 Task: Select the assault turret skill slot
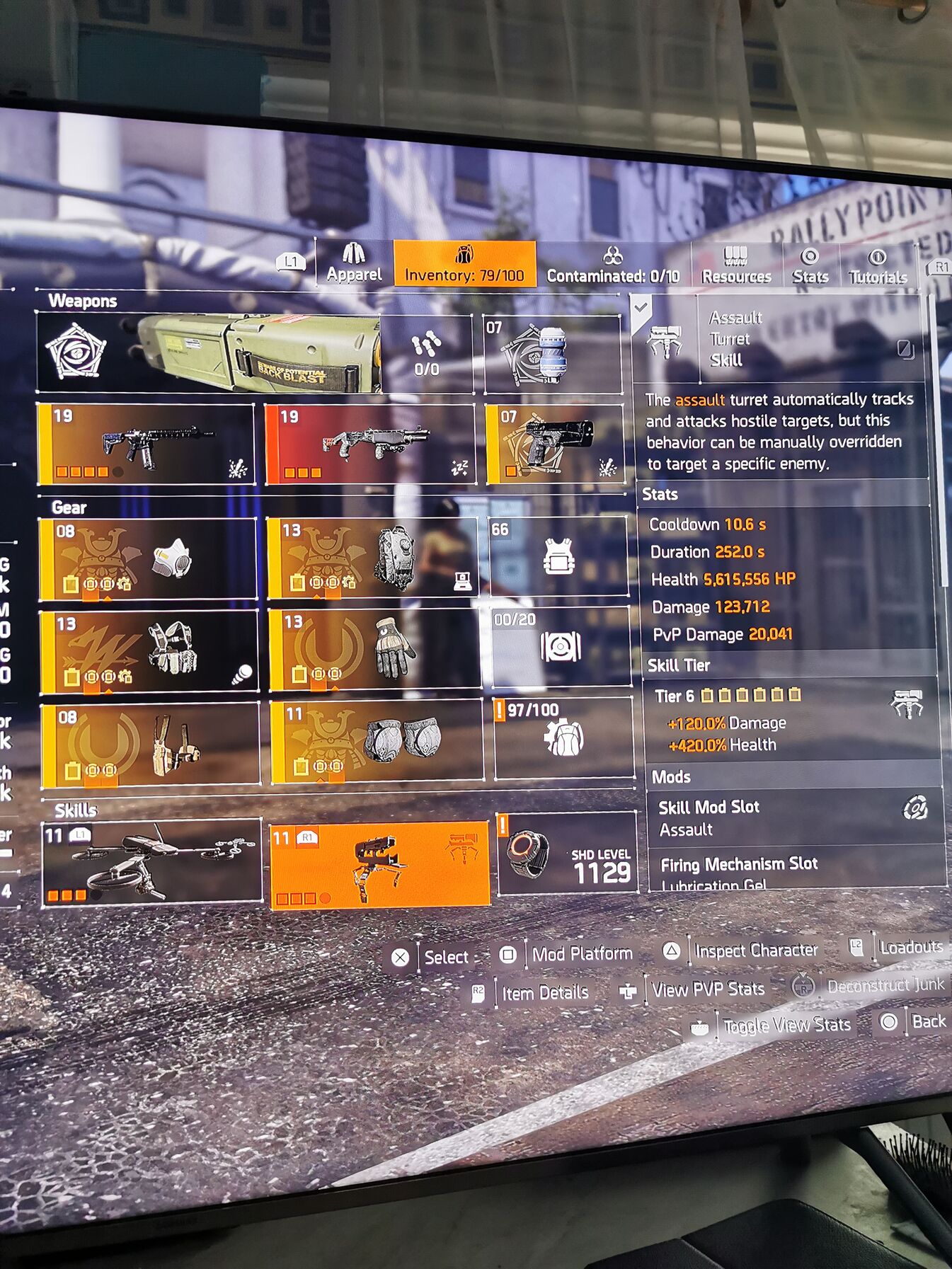click(x=379, y=865)
